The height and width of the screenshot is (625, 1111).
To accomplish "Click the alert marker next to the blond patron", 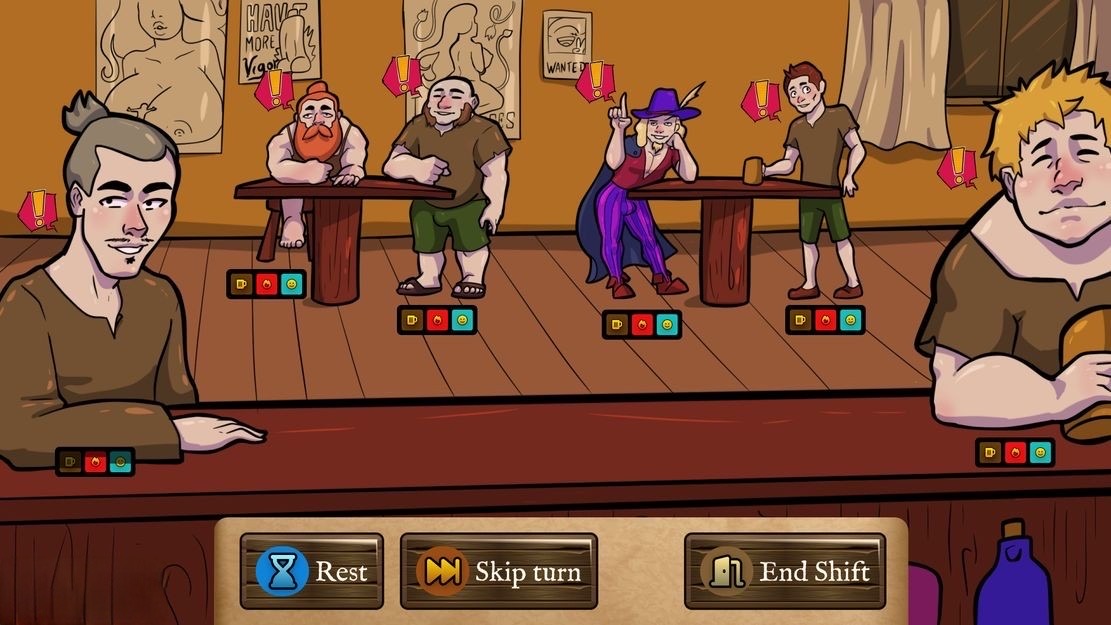I will (x=958, y=167).
